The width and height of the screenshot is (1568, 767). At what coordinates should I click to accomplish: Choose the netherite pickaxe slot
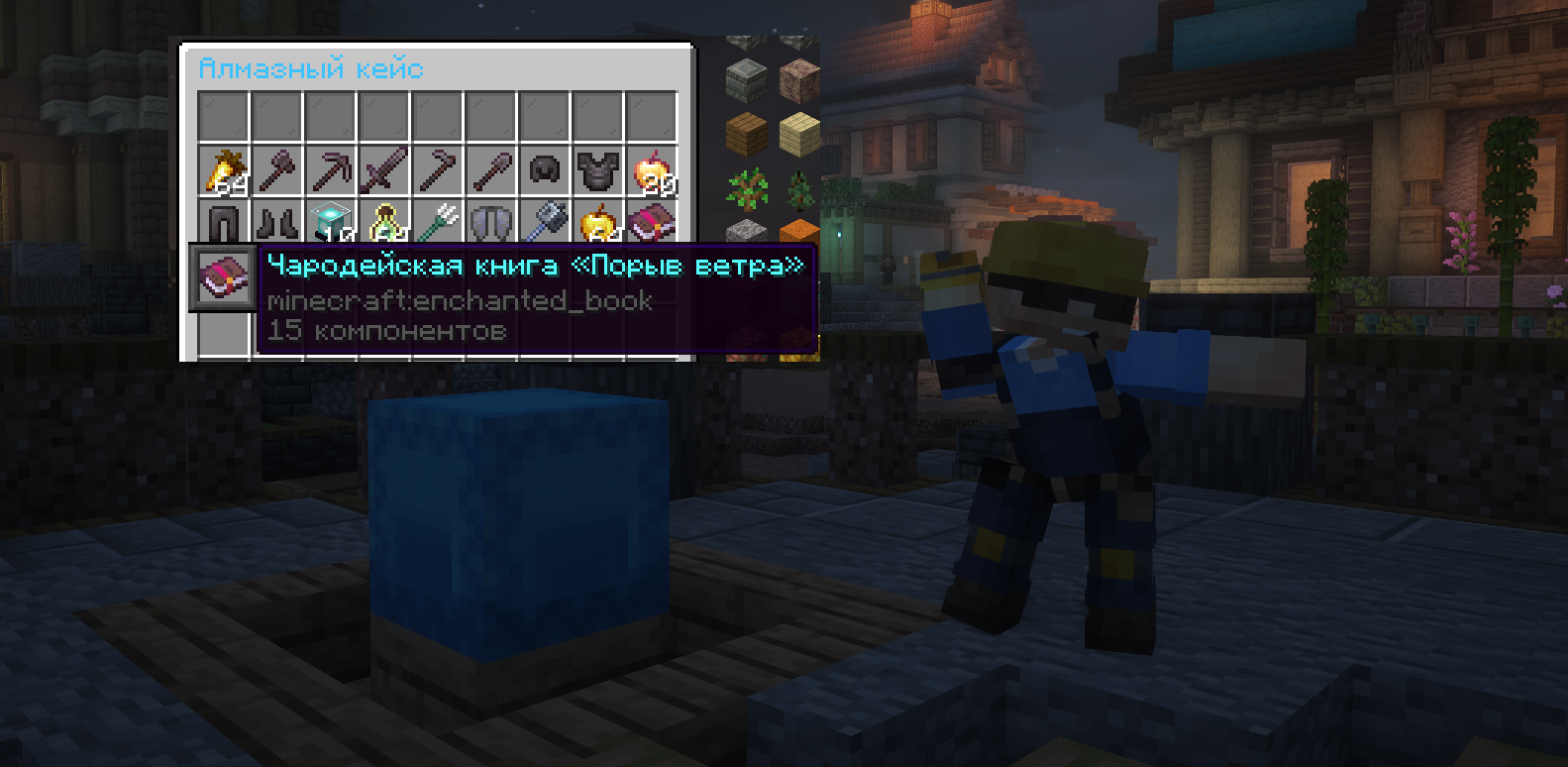(331, 171)
